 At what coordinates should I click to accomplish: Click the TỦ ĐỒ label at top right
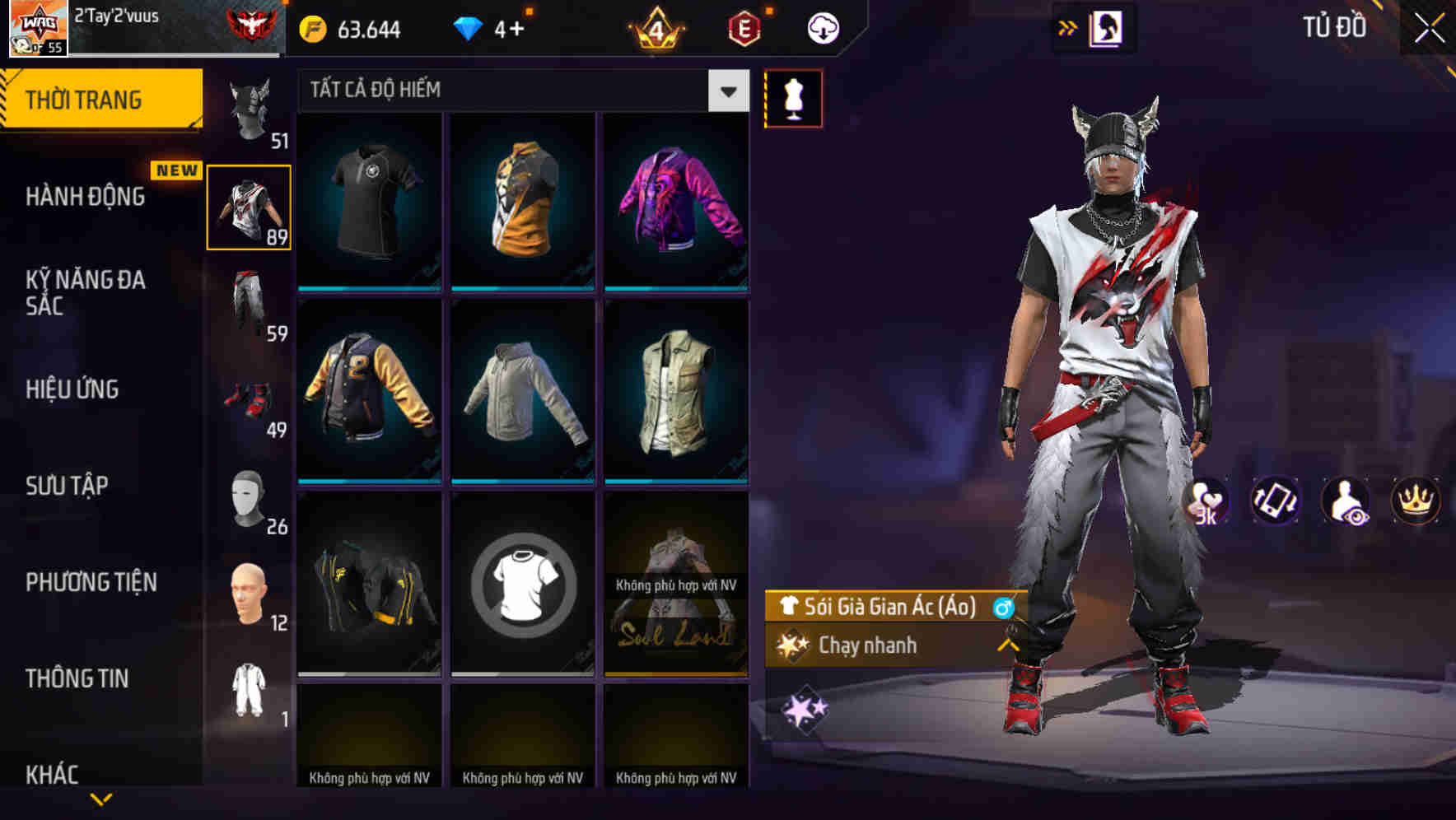tap(1332, 26)
